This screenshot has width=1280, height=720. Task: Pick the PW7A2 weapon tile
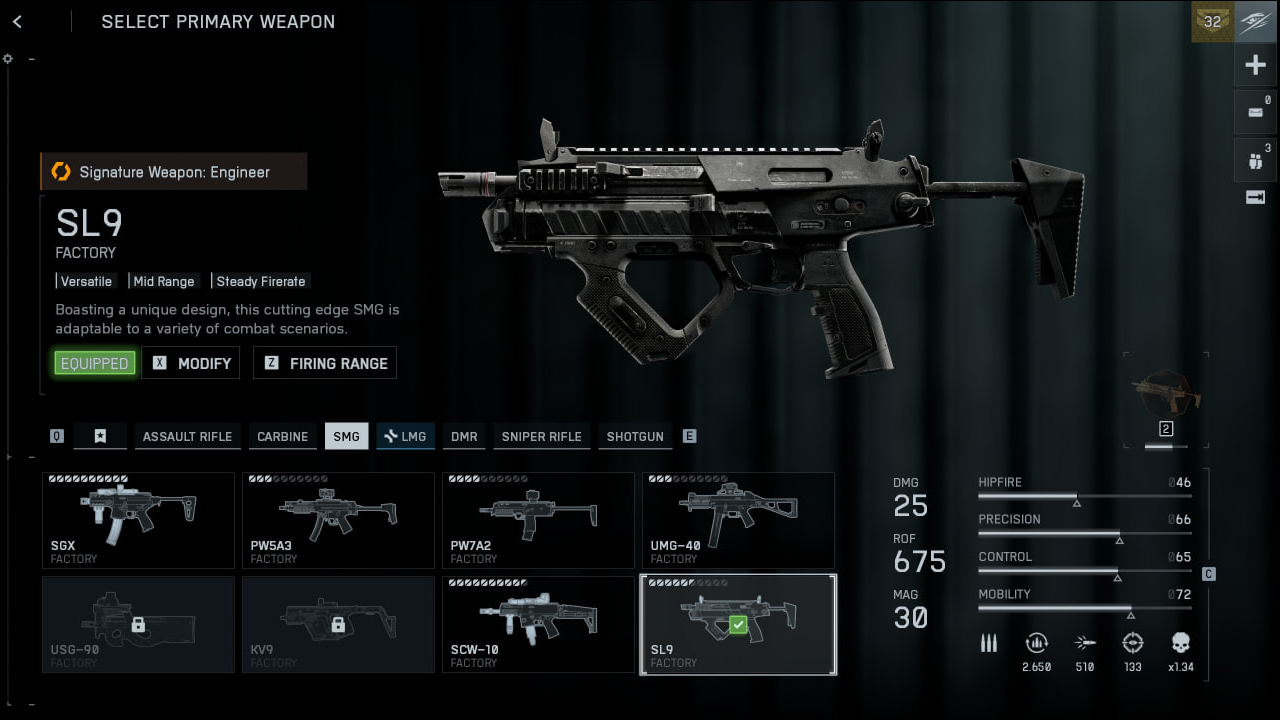[x=538, y=520]
